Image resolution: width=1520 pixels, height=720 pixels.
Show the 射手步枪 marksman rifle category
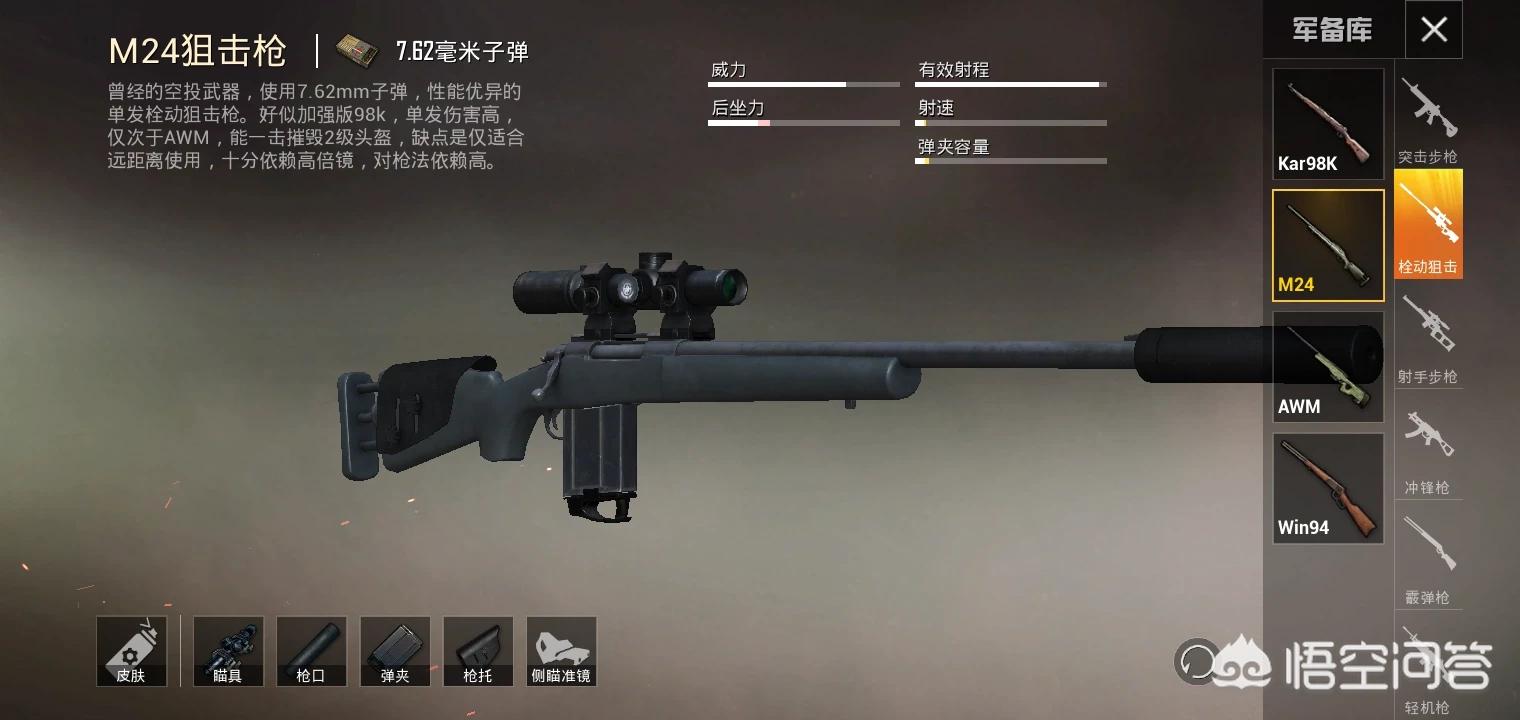pos(1428,338)
